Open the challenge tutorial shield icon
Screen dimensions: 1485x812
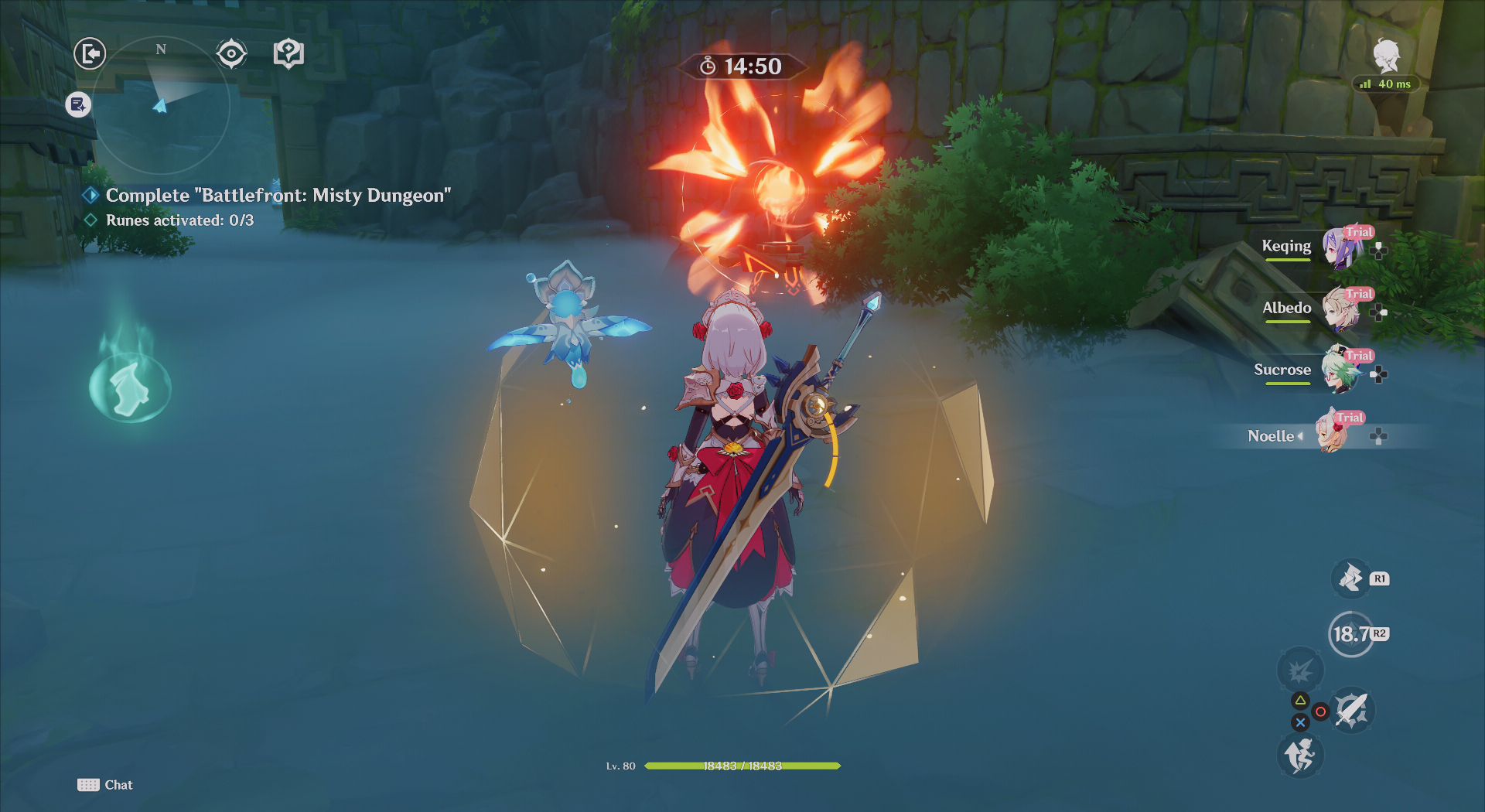(x=287, y=53)
